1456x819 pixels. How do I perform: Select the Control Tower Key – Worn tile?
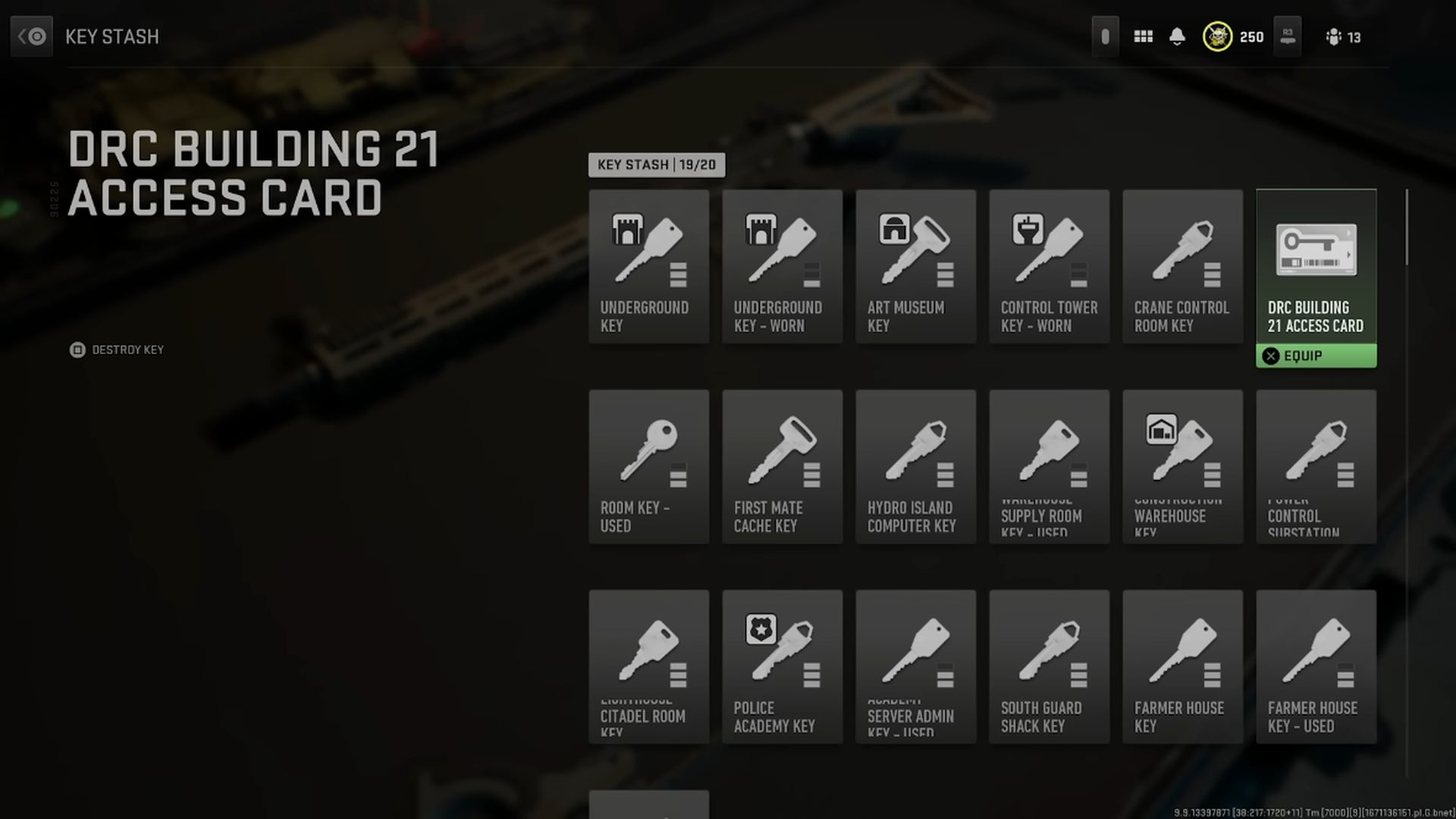(1049, 265)
